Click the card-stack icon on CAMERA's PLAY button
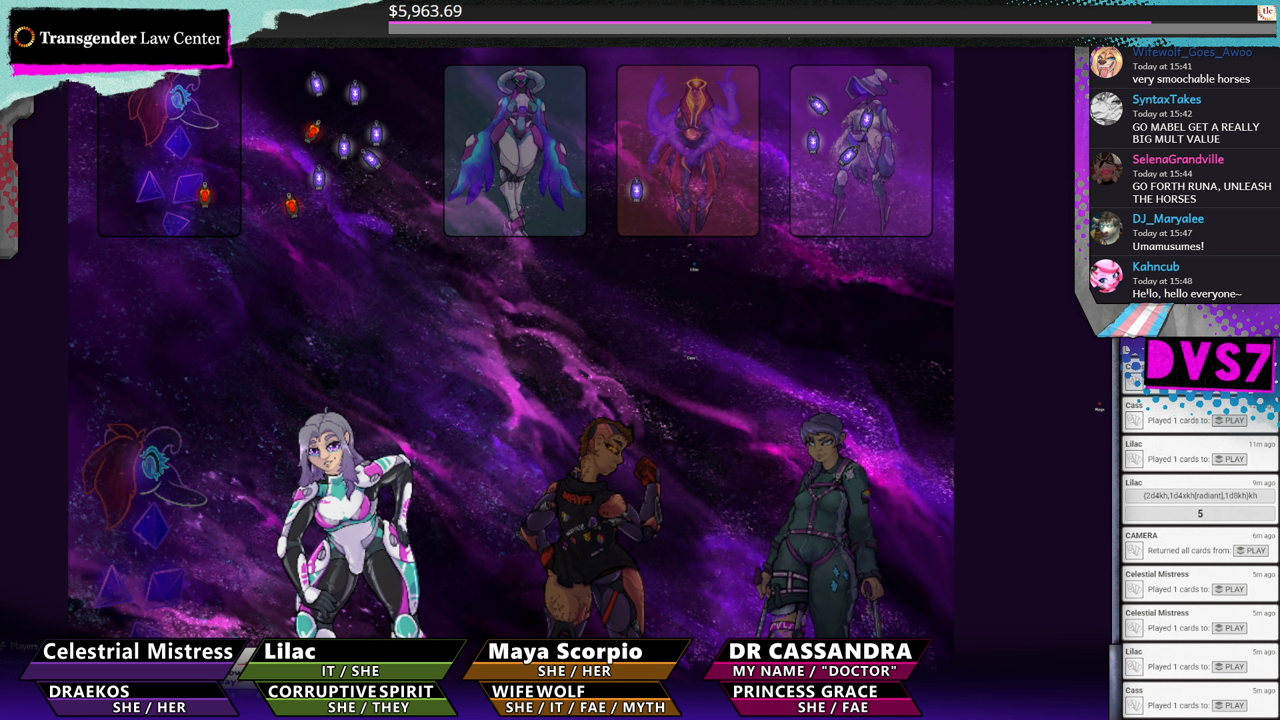The height and width of the screenshot is (720, 1280). (1240, 550)
